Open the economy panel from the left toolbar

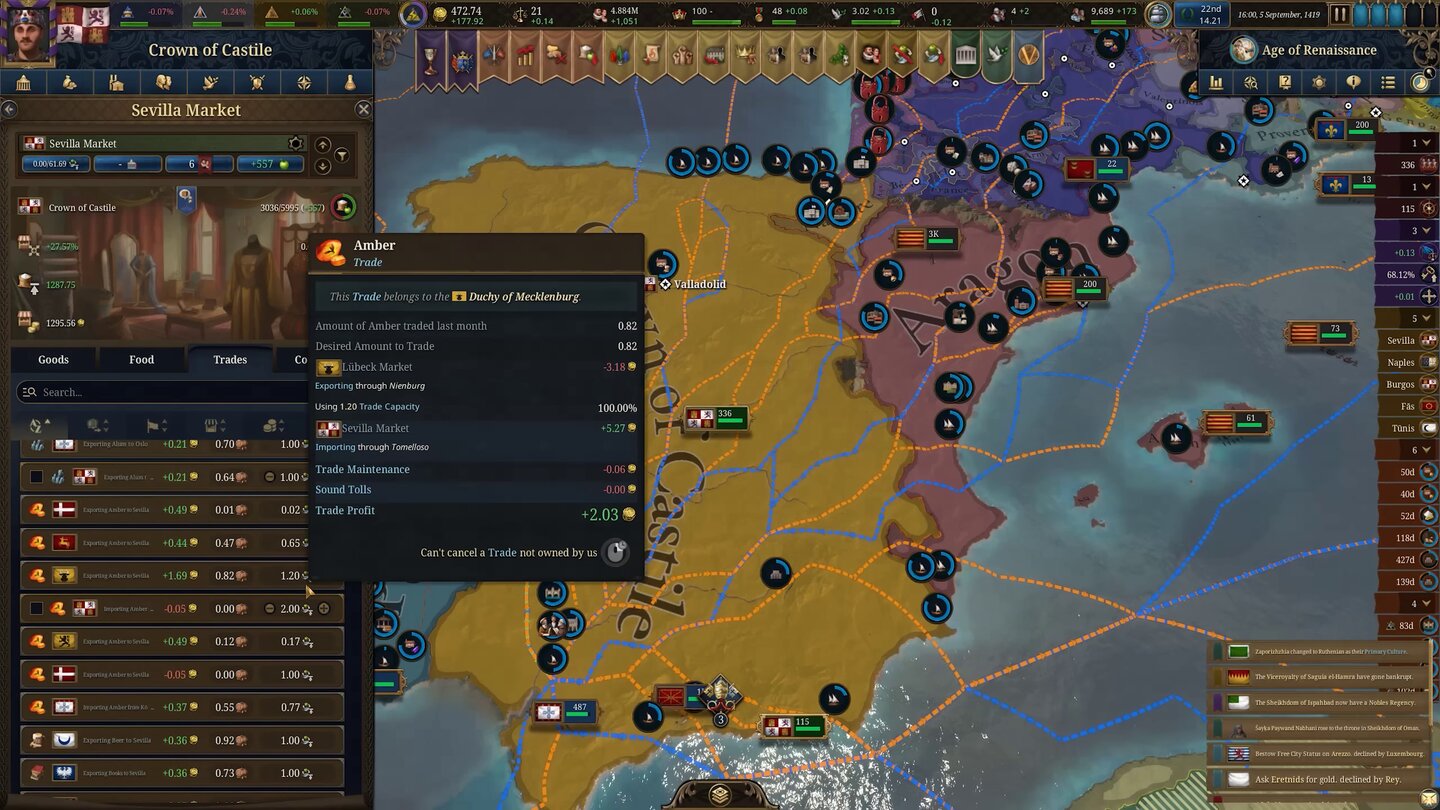(69, 82)
